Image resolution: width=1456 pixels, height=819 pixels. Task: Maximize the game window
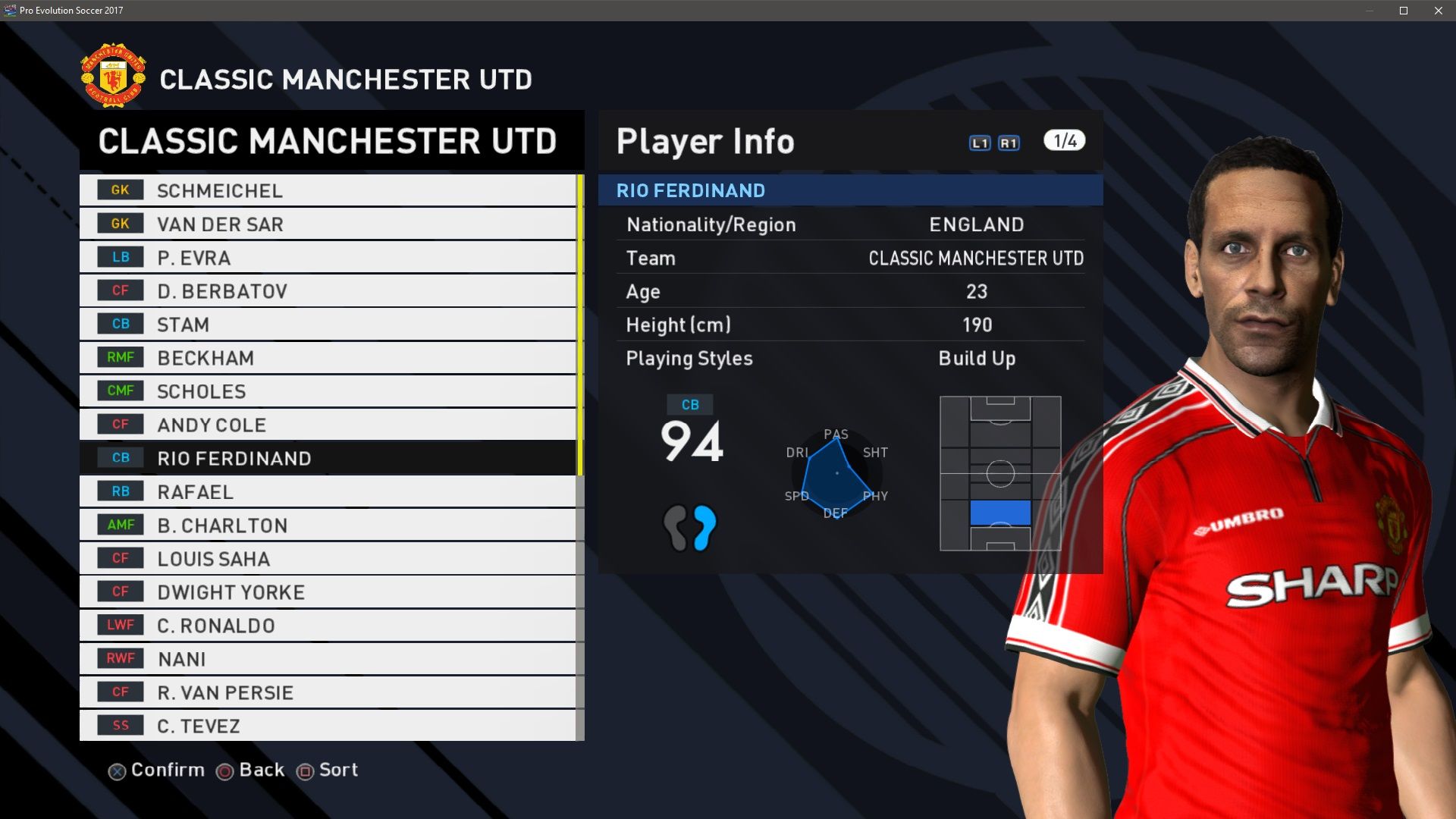1404,11
